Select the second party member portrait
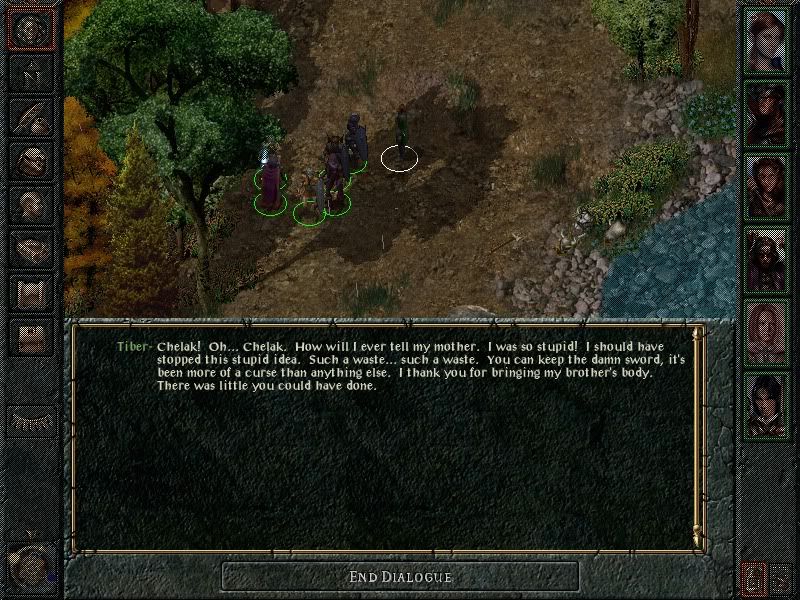 pyautogui.click(x=768, y=113)
